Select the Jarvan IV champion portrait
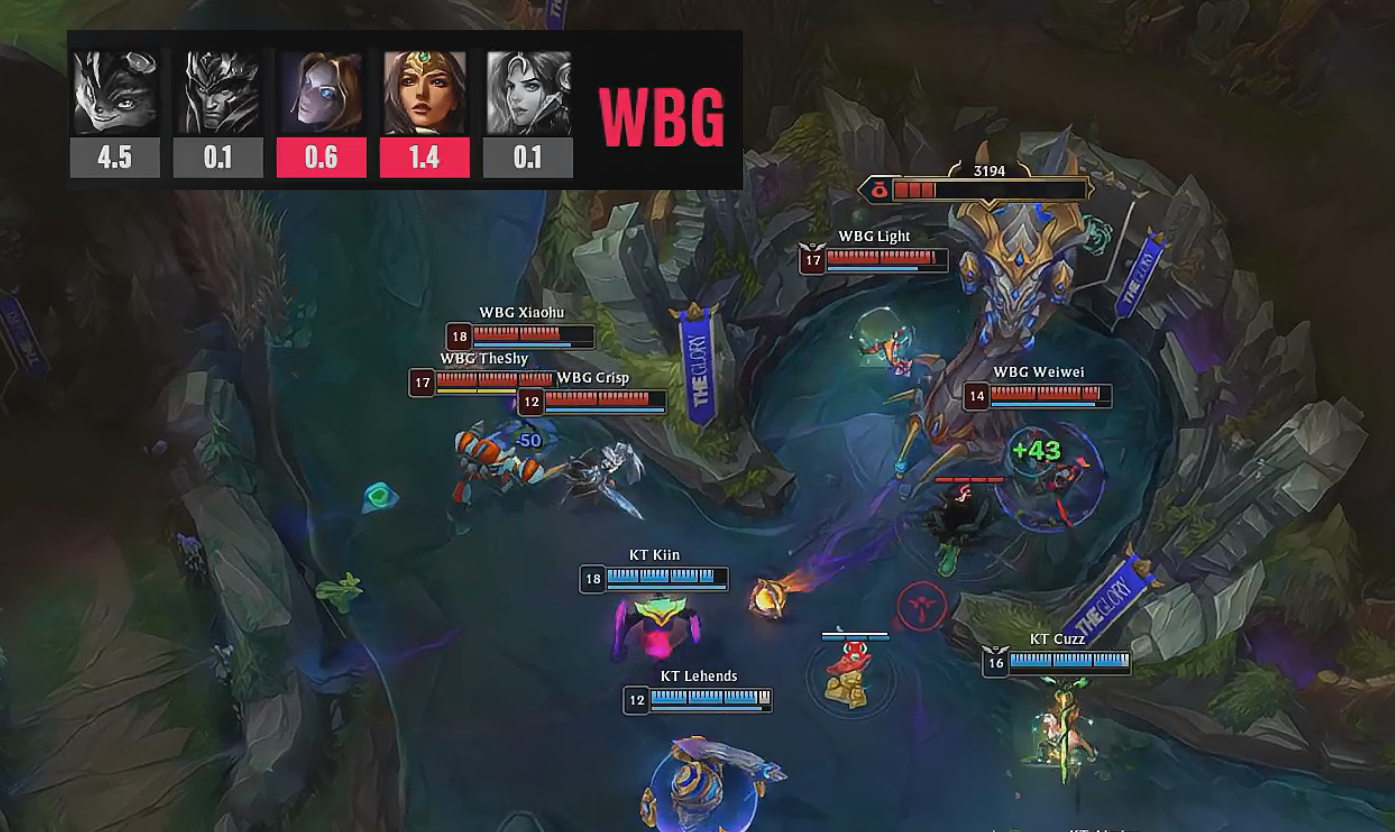Viewport: 1395px width, 832px height. [x=218, y=93]
